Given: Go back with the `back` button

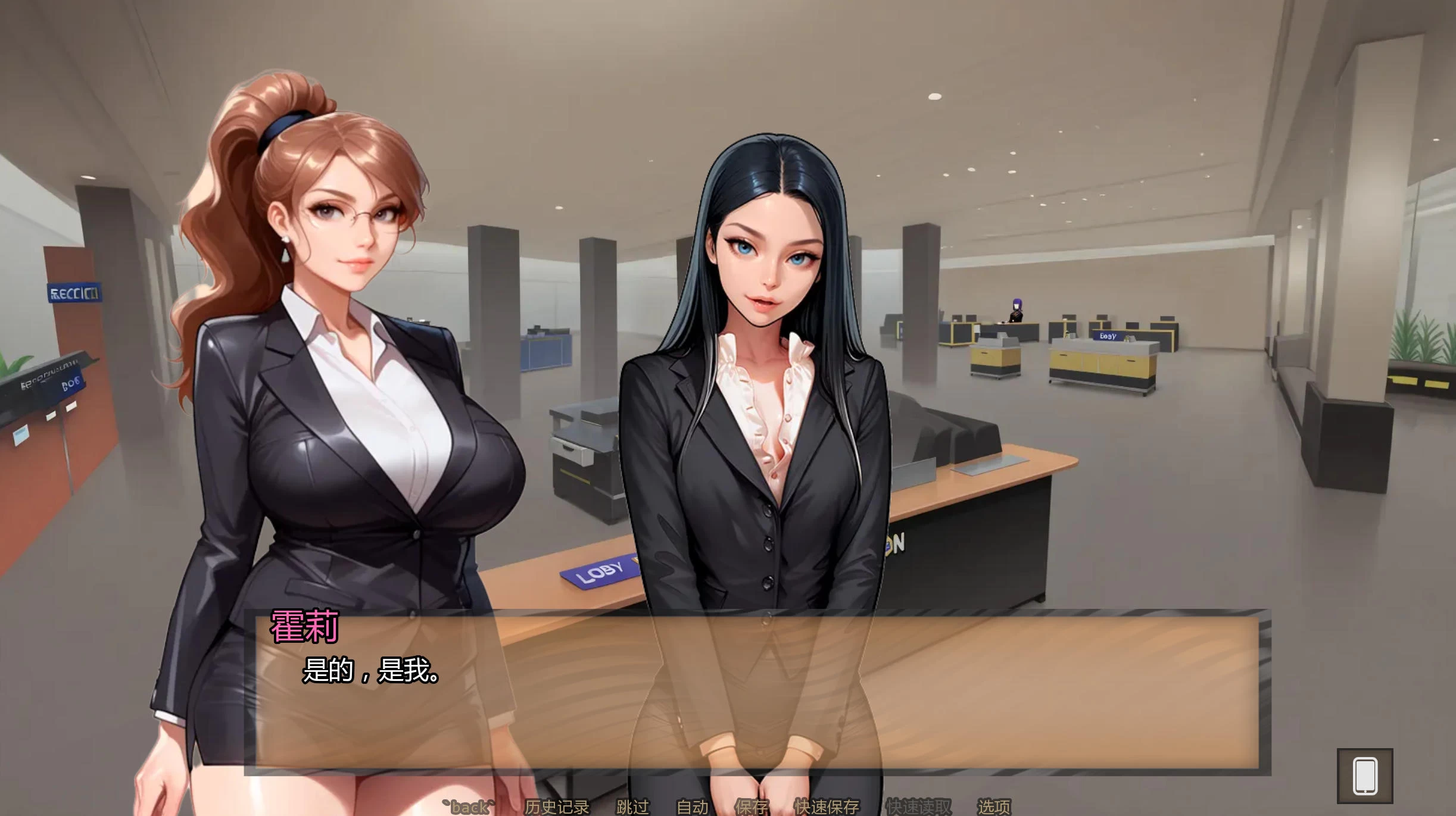Looking at the screenshot, I should coord(469,806).
